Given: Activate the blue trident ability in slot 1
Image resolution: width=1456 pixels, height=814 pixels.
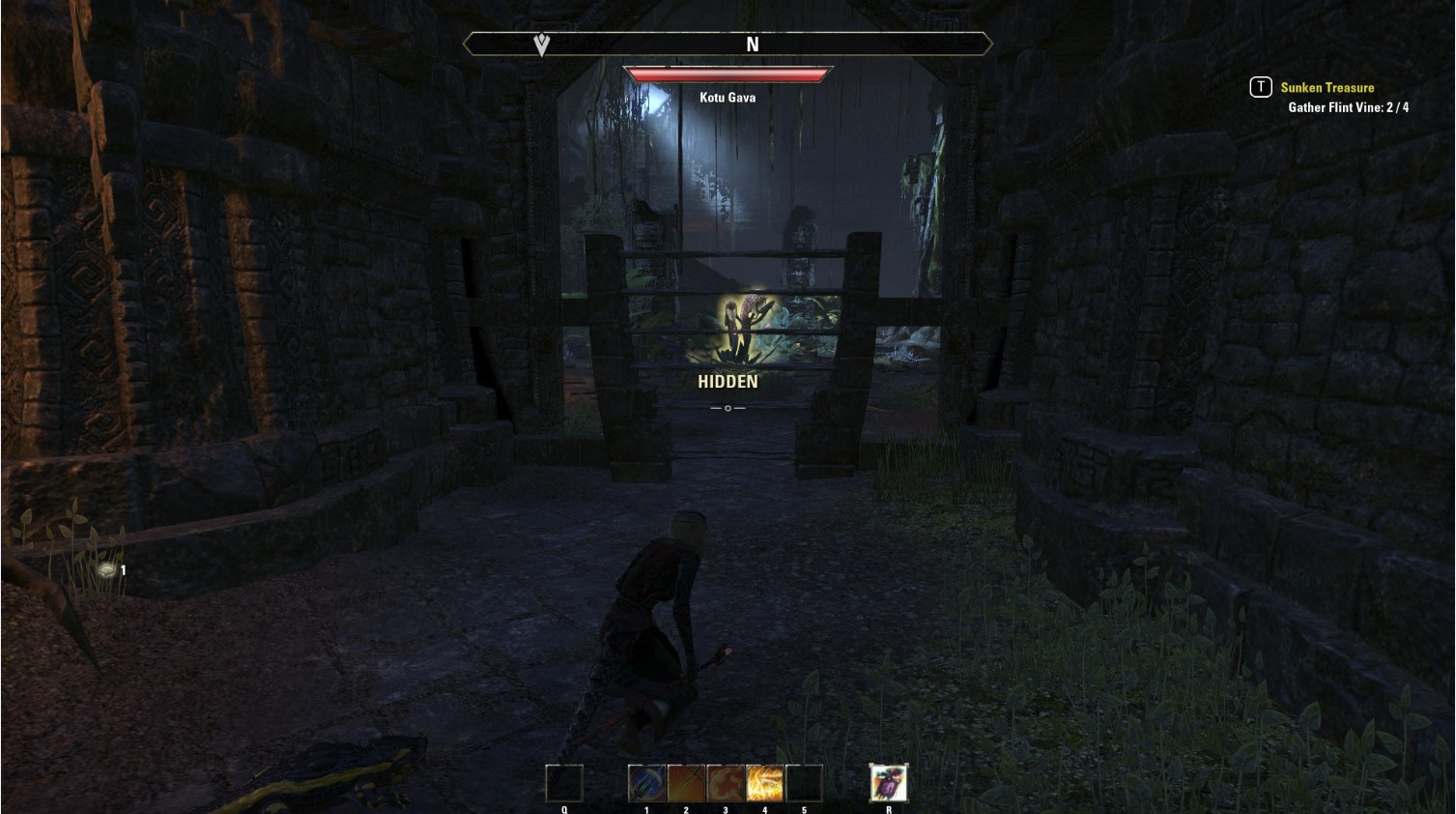Looking at the screenshot, I should click(646, 783).
